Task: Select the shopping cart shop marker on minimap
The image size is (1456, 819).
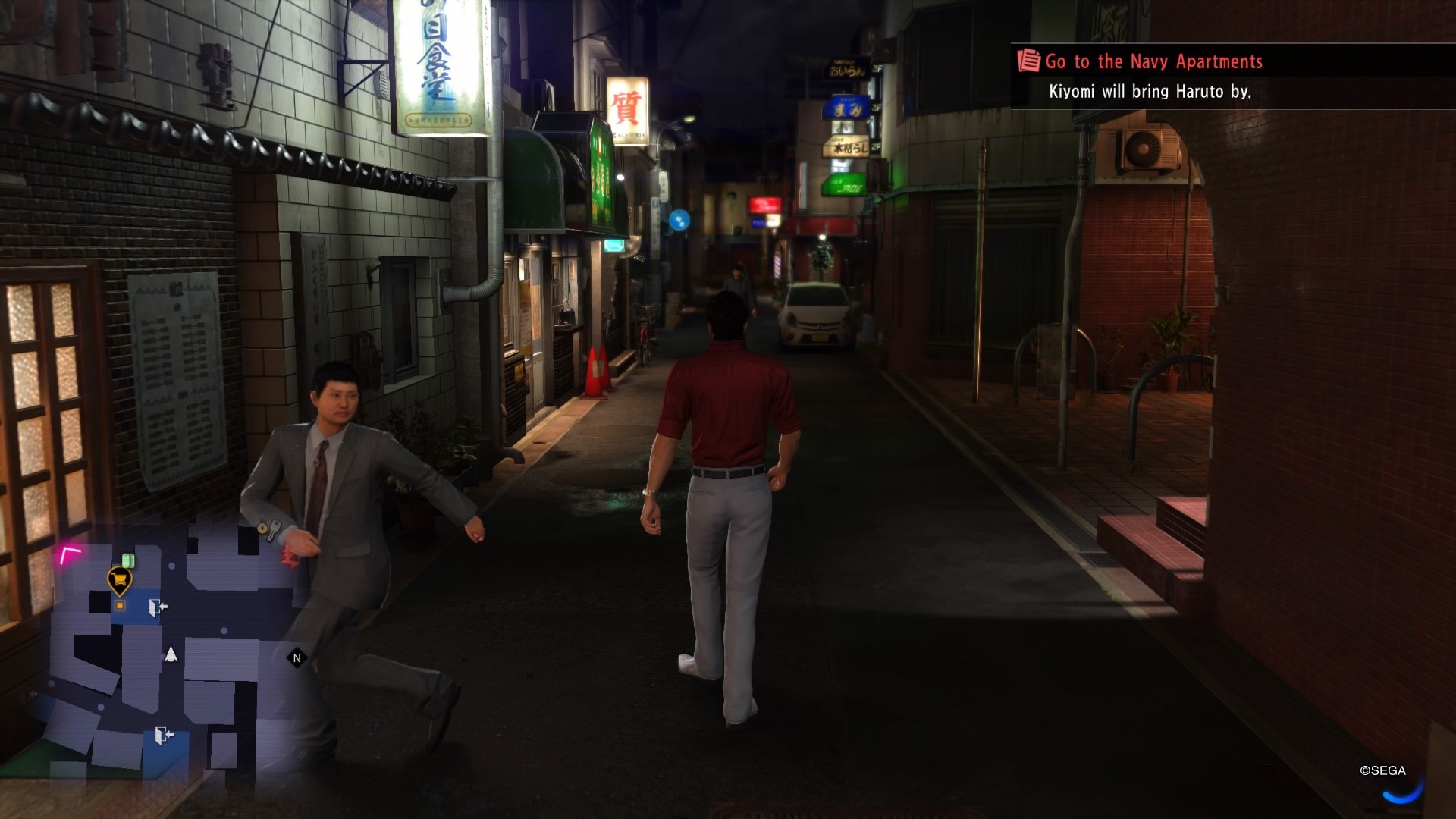Action: pyautogui.click(x=120, y=578)
